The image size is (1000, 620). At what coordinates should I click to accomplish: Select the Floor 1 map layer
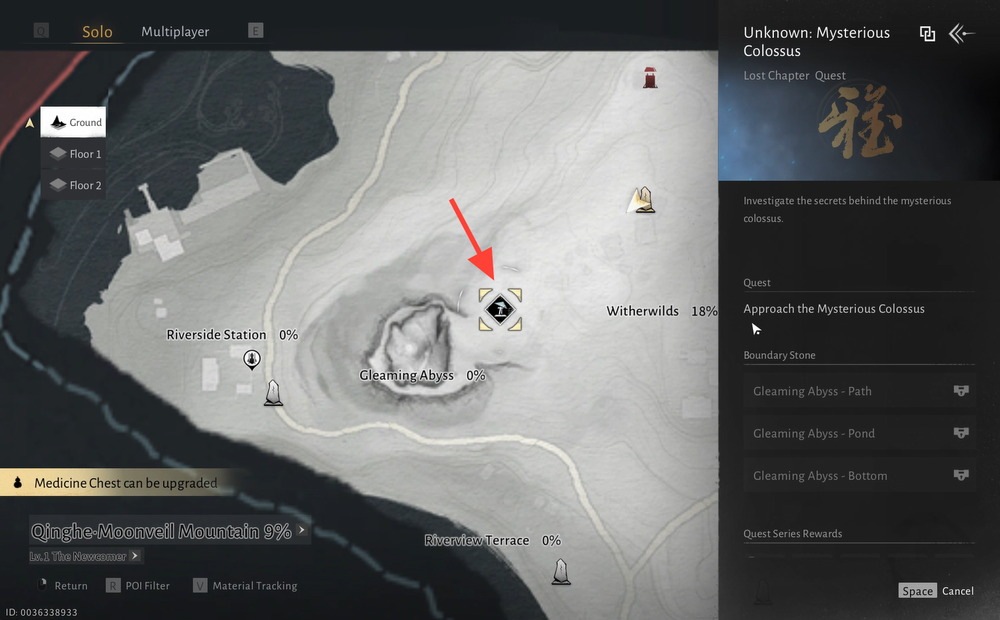[75, 154]
